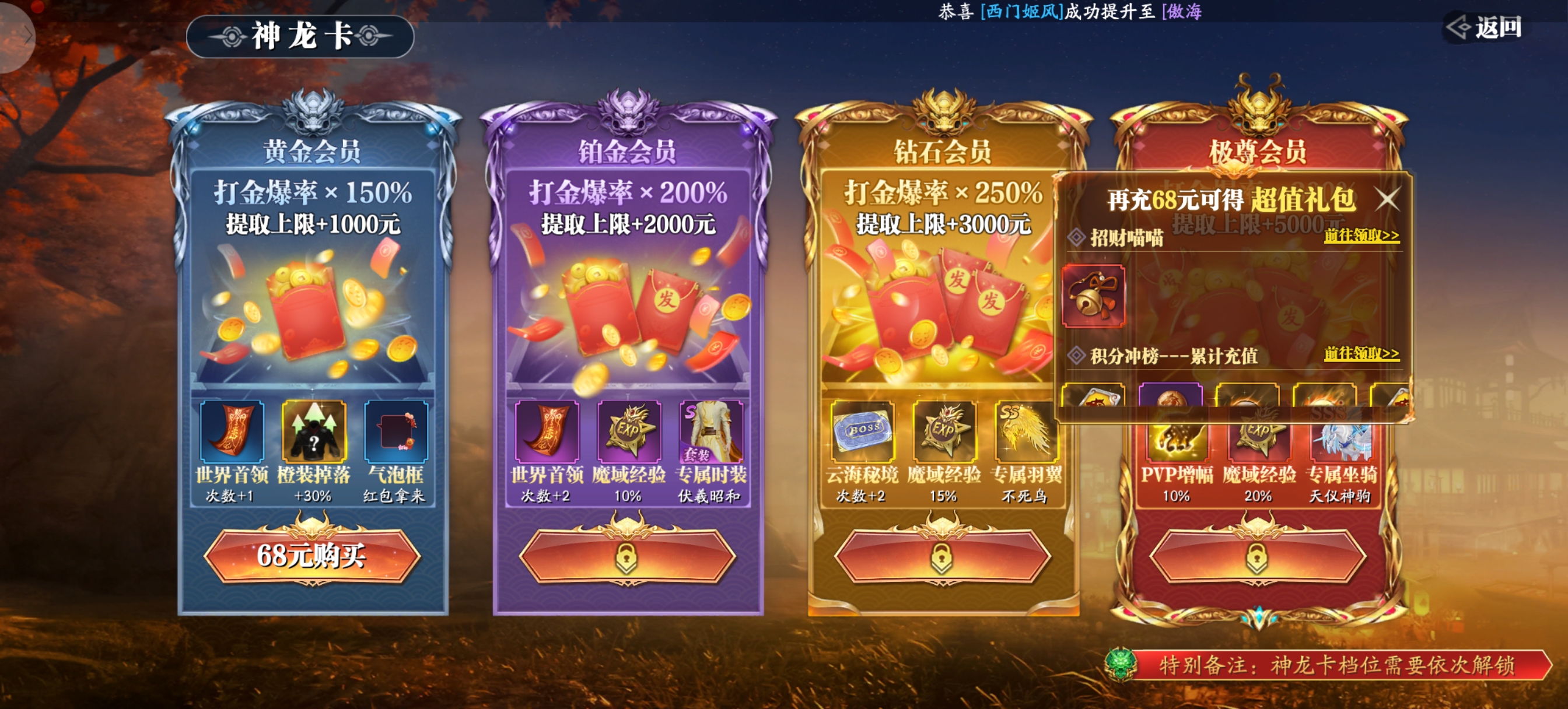Expand the side arrow bubble at the screen corner
The height and width of the screenshot is (709, 1568).
(18, 37)
